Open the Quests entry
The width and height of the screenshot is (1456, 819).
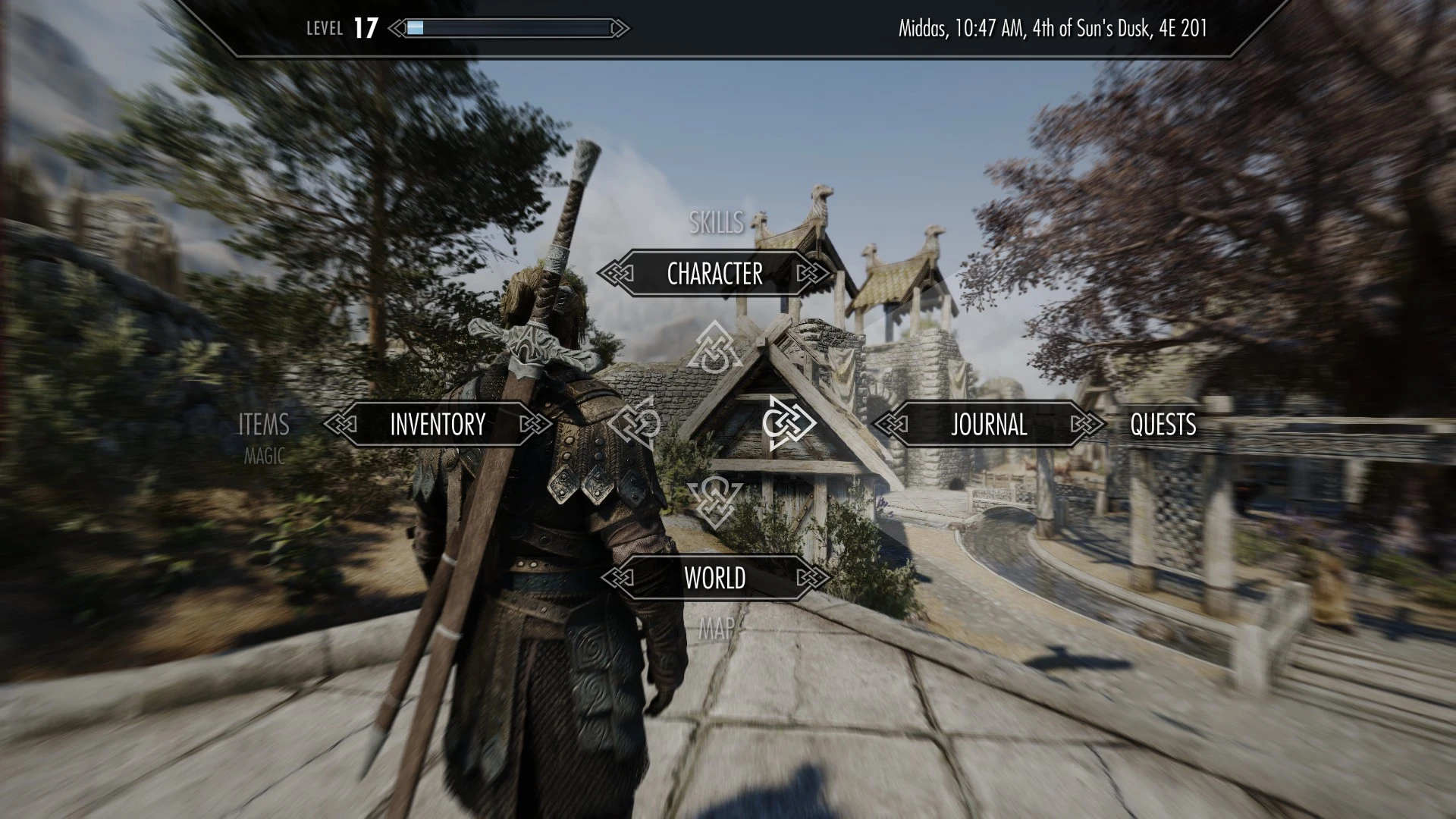1163,425
